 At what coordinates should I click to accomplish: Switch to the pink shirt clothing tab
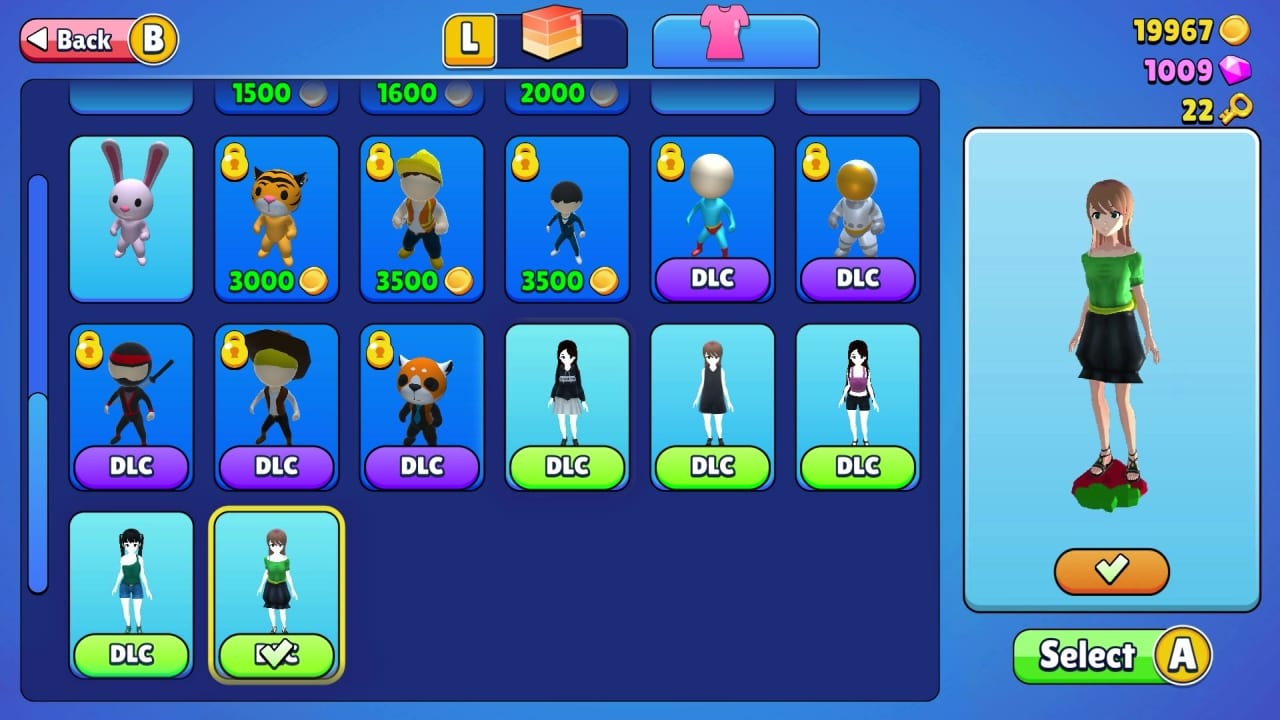coord(735,40)
